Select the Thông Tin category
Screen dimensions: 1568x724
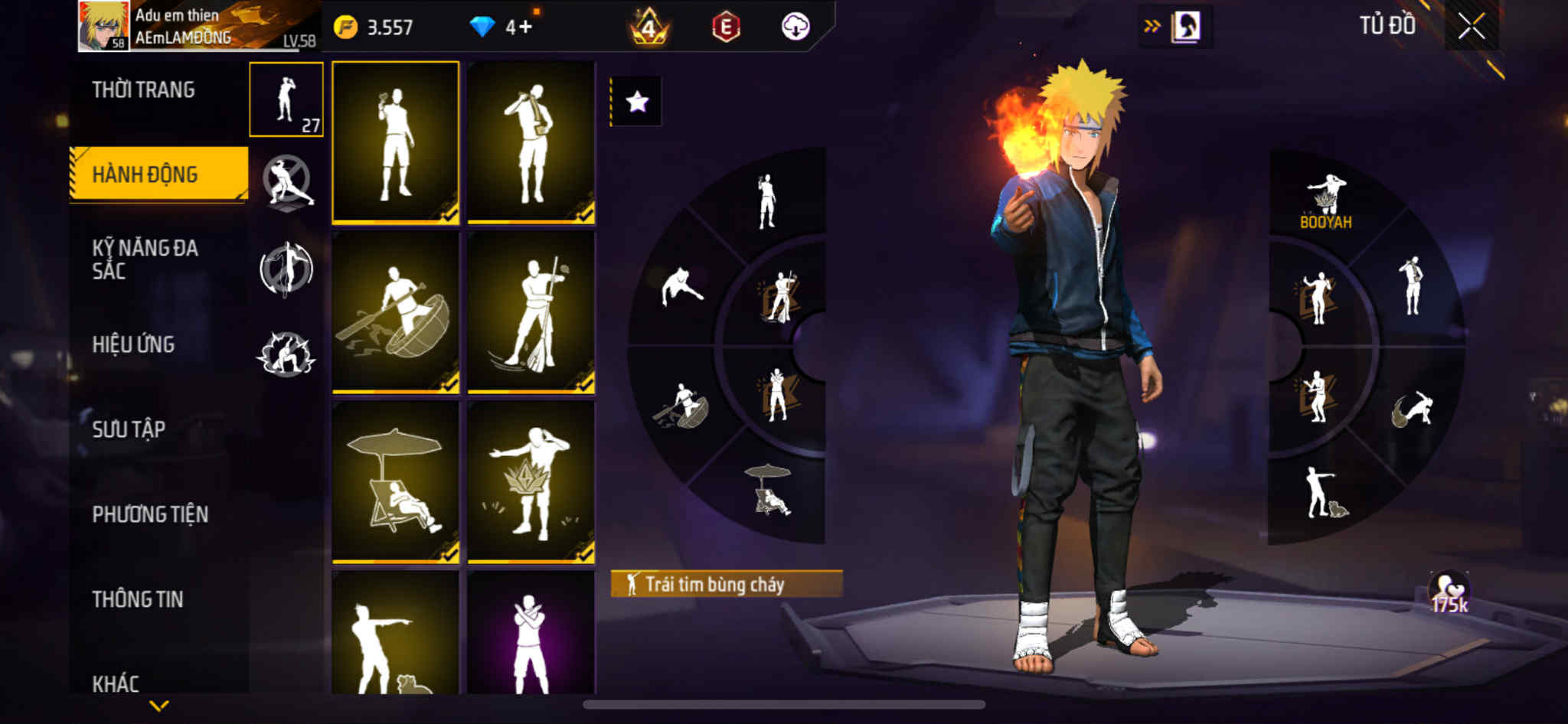(x=138, y=599)
